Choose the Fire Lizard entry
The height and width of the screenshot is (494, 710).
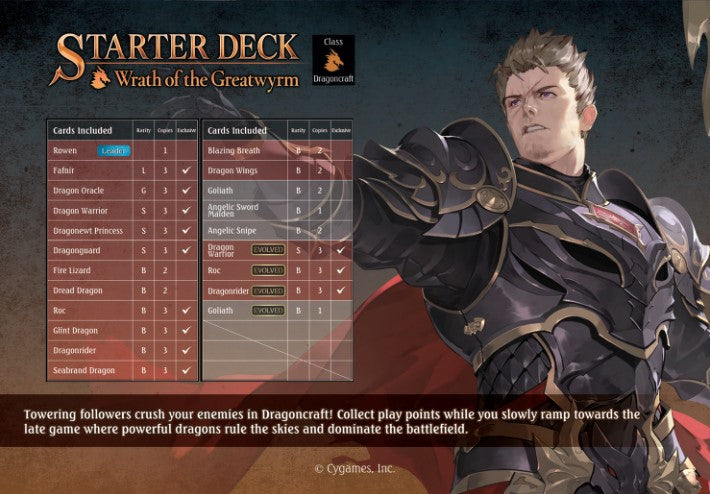122,270
